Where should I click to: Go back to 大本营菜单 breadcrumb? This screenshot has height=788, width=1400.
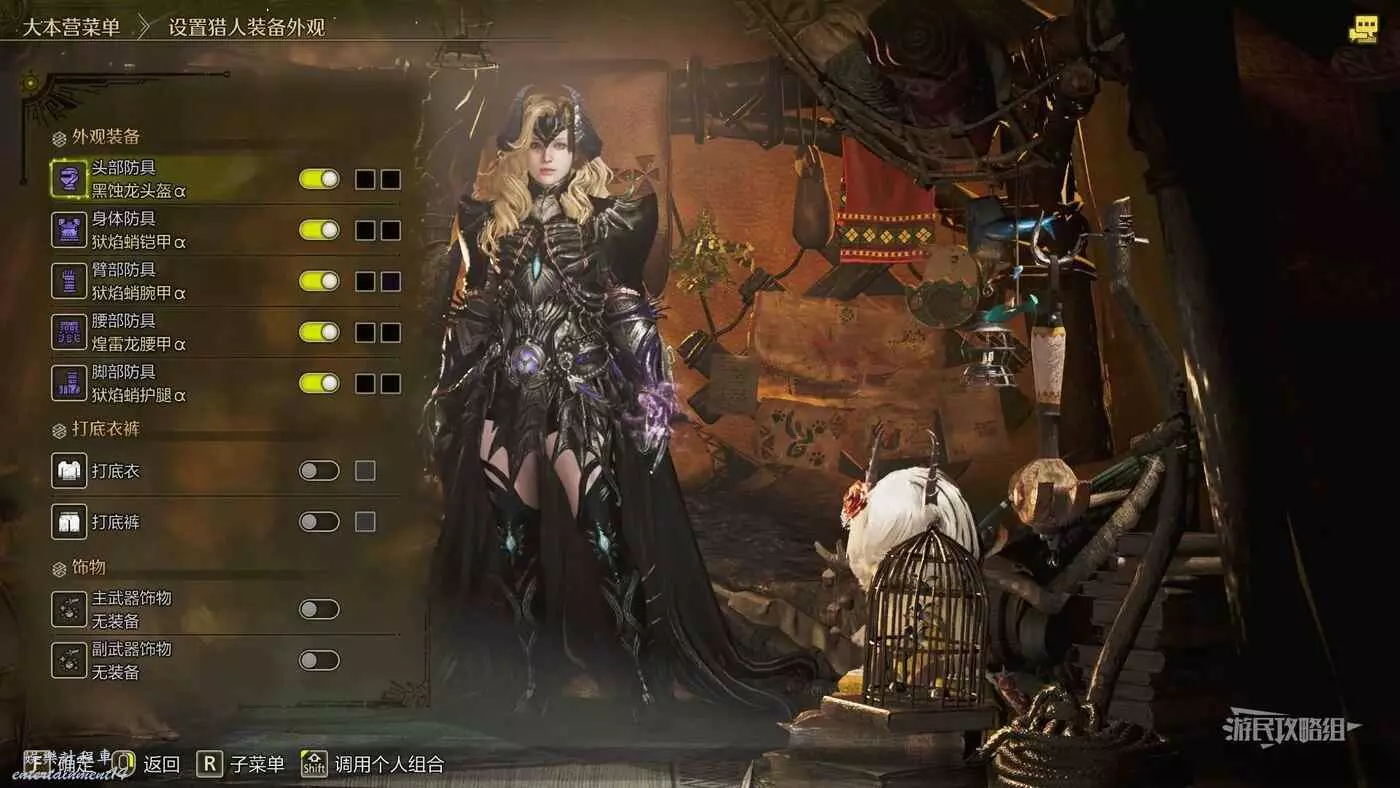[71, 27]
